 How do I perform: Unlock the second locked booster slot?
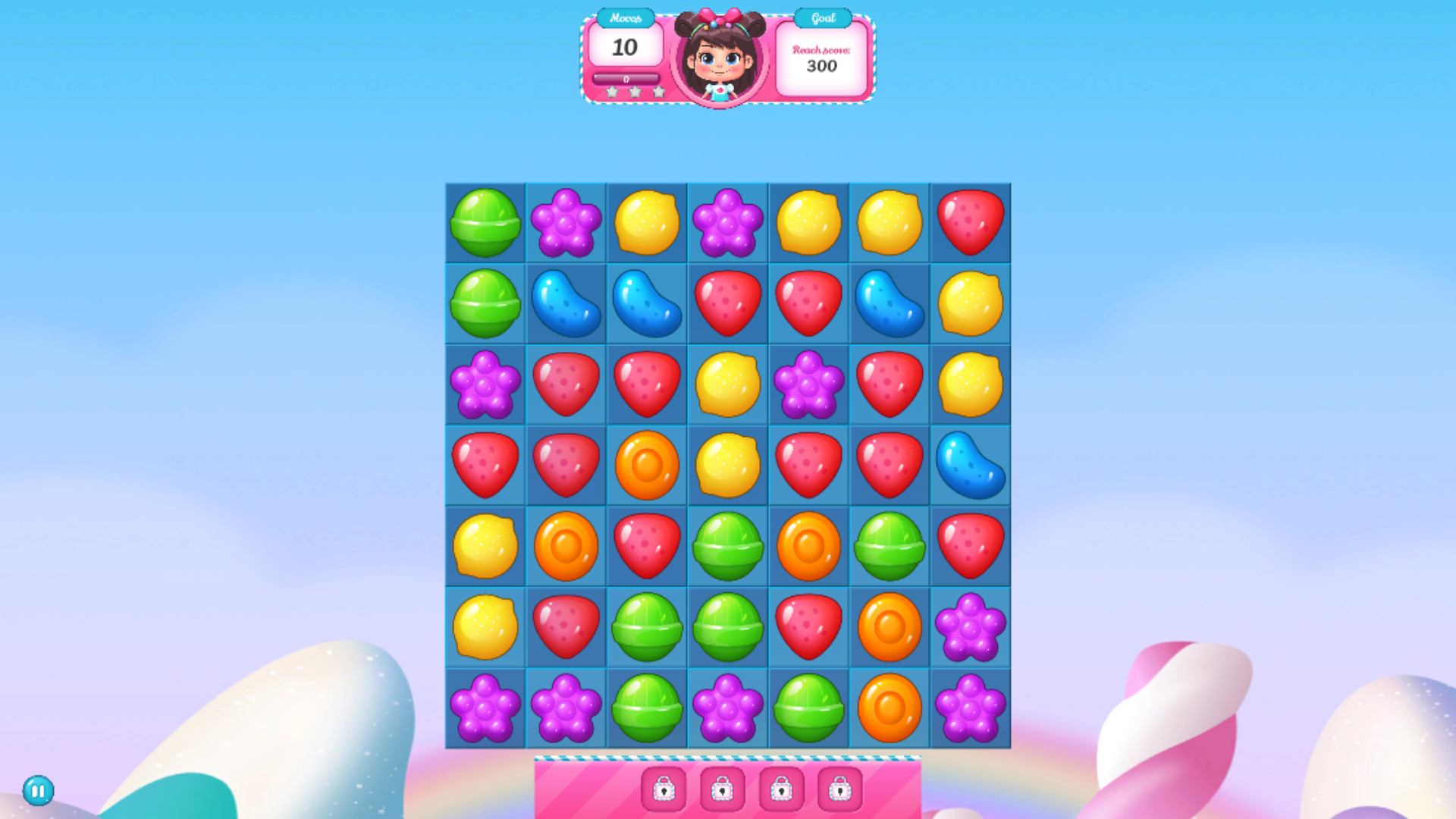pos(721,789)
